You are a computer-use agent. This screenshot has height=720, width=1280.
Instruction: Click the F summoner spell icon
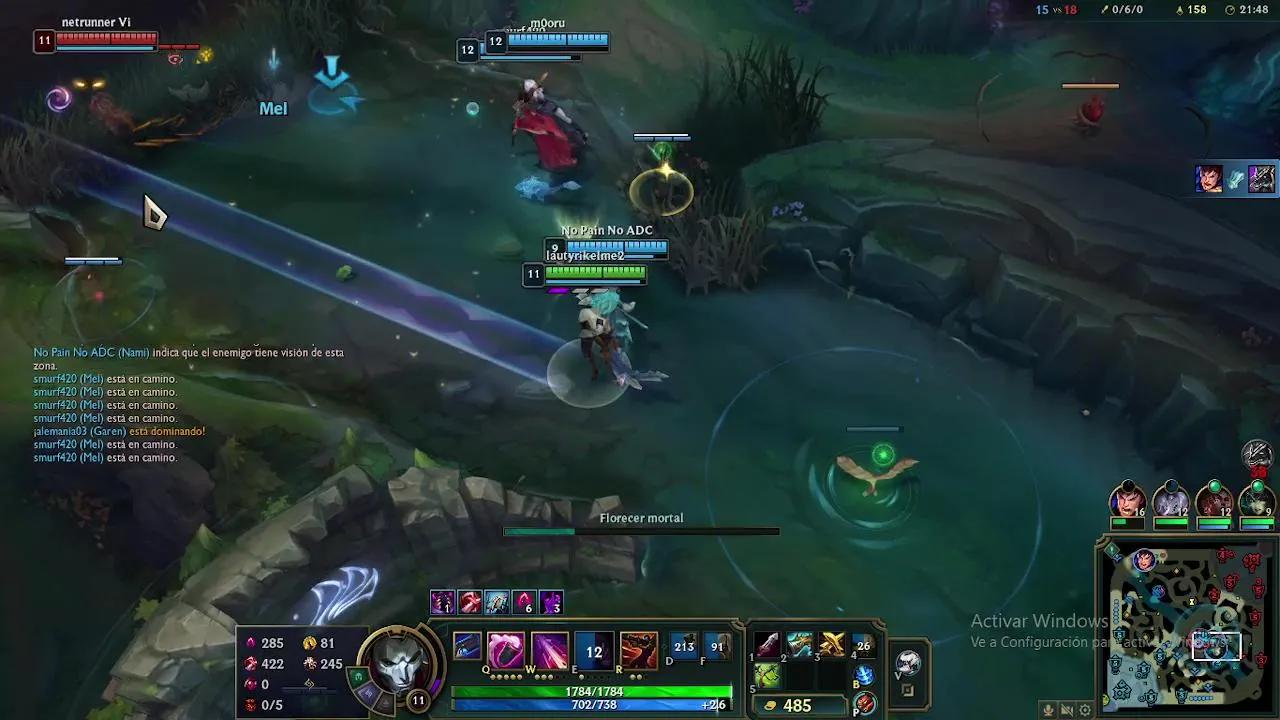(716, 645)
